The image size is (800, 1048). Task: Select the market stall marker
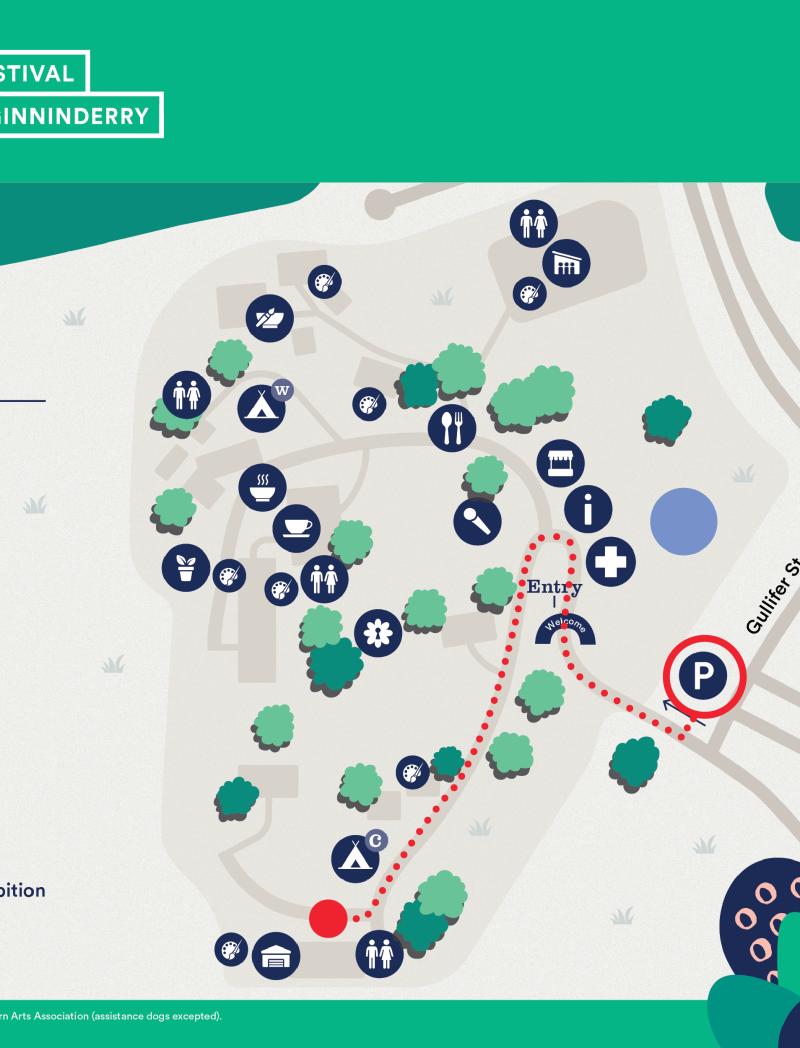pyautogui.click(x=560, y=463)
